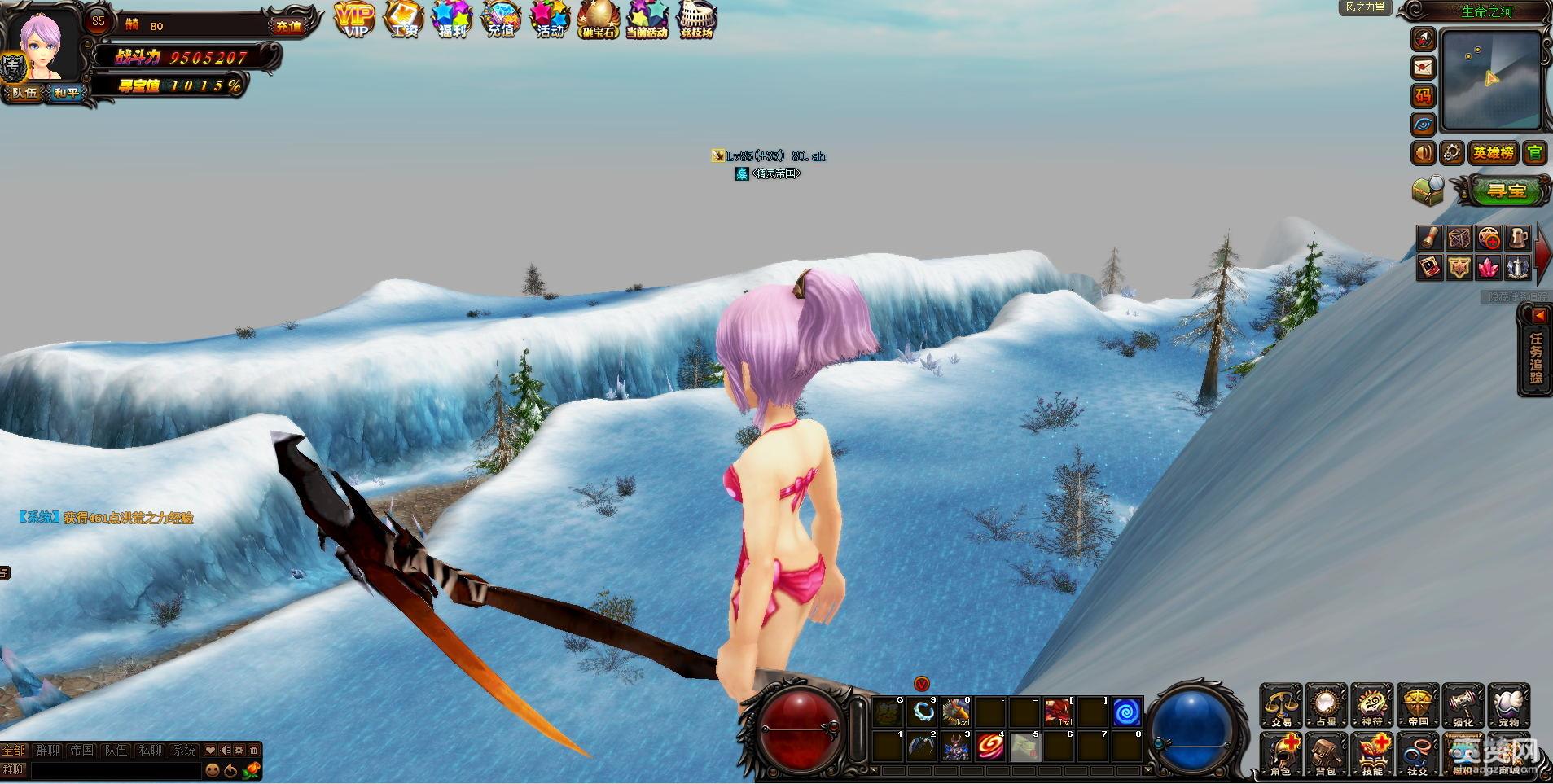1553x784 pixels.
Task: Click the chat message input field
Action: [114, 769]
